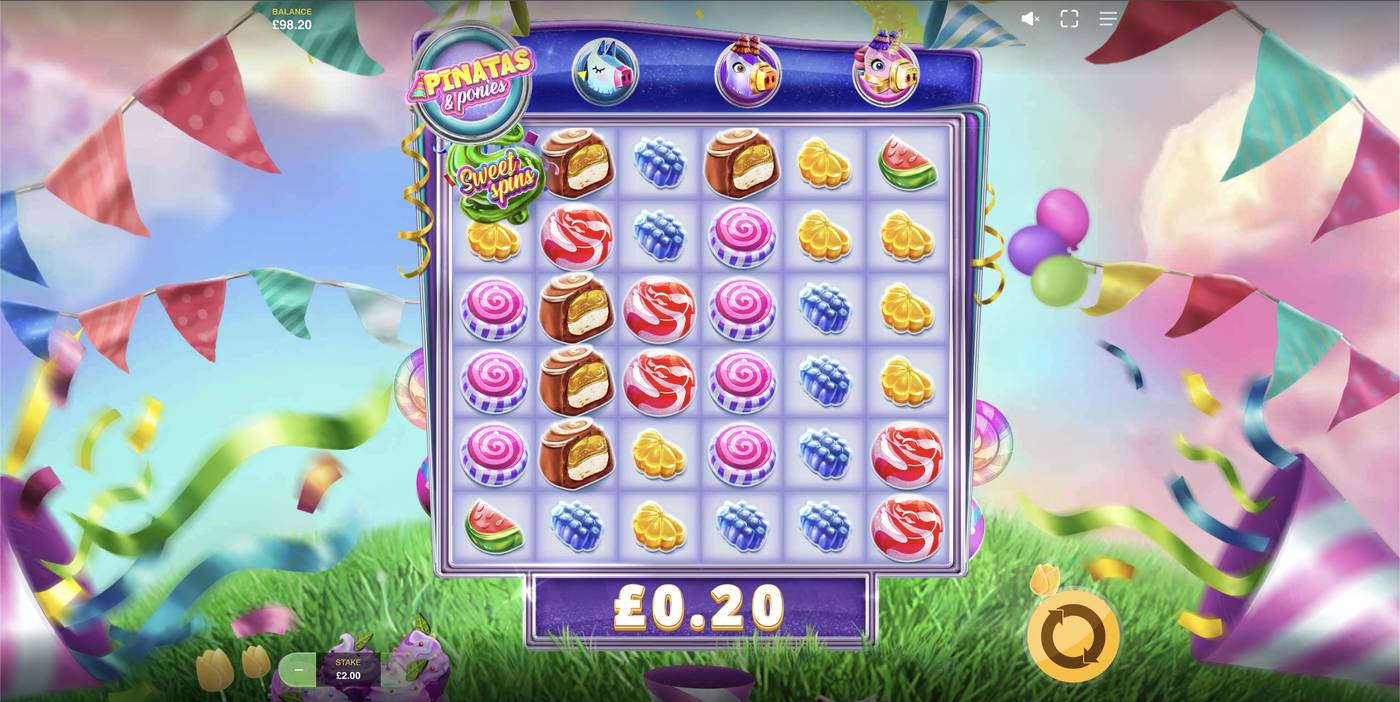Unmute the game sound

(x=1030, y=19)
